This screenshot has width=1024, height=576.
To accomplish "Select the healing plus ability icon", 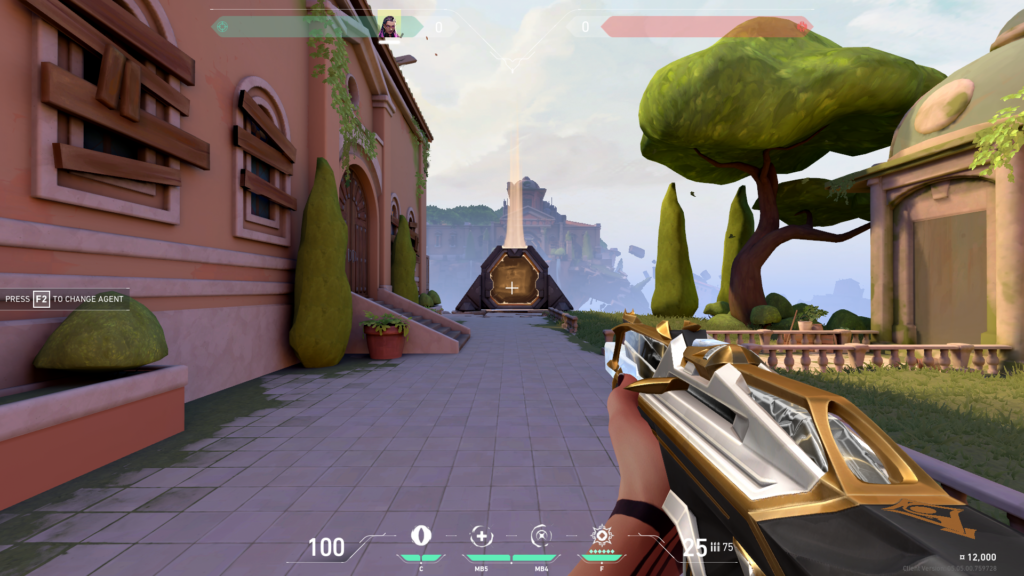I will [x=482, y=535].
